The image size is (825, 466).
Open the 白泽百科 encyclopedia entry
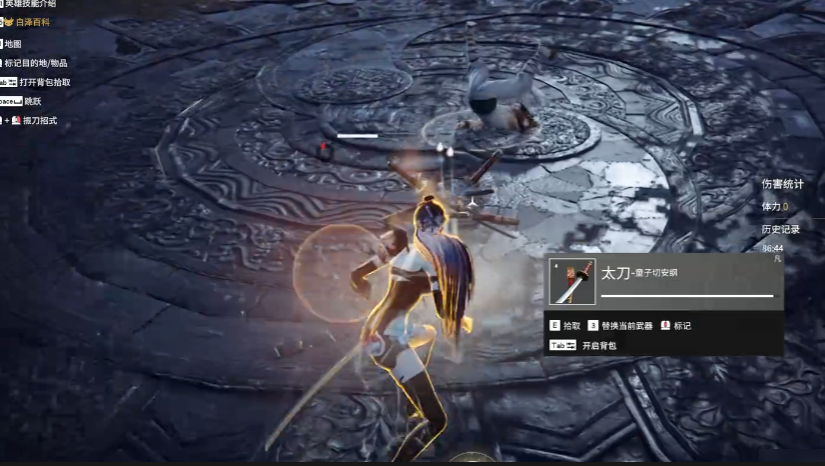click(32, 21)
